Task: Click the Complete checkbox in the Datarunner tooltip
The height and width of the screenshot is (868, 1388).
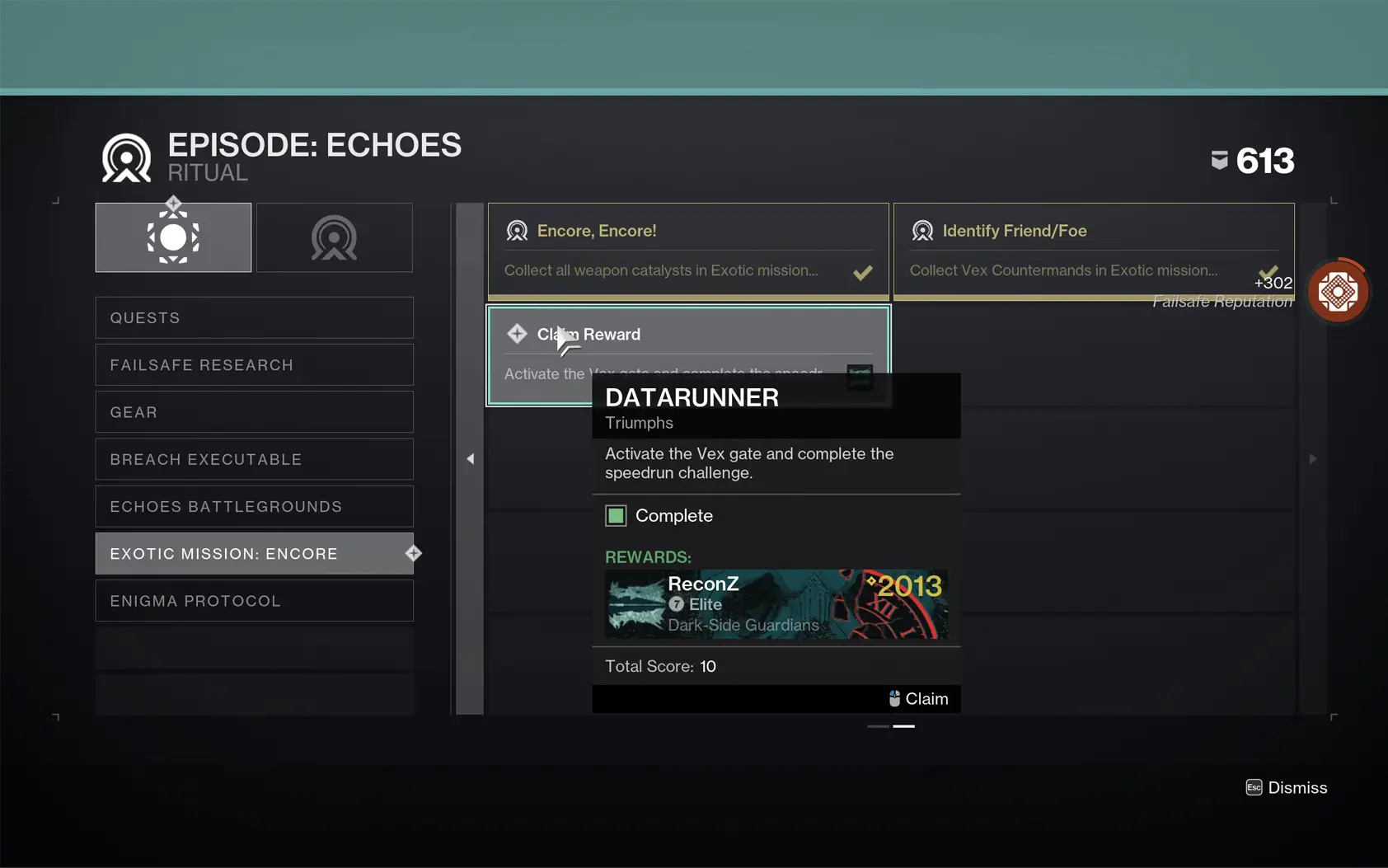Action: (617, 515)
